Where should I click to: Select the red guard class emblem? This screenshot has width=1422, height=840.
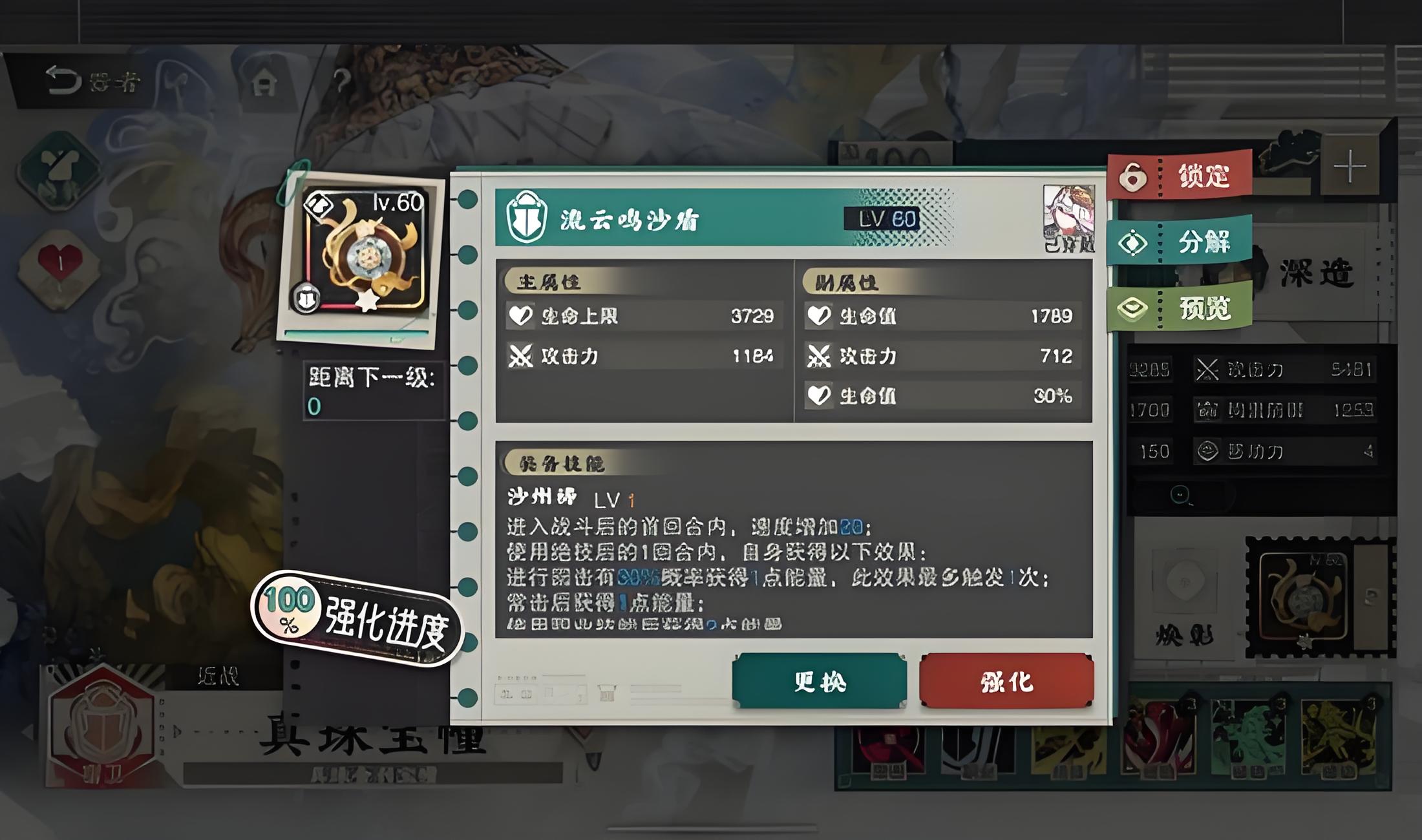(x=101, y=727)
